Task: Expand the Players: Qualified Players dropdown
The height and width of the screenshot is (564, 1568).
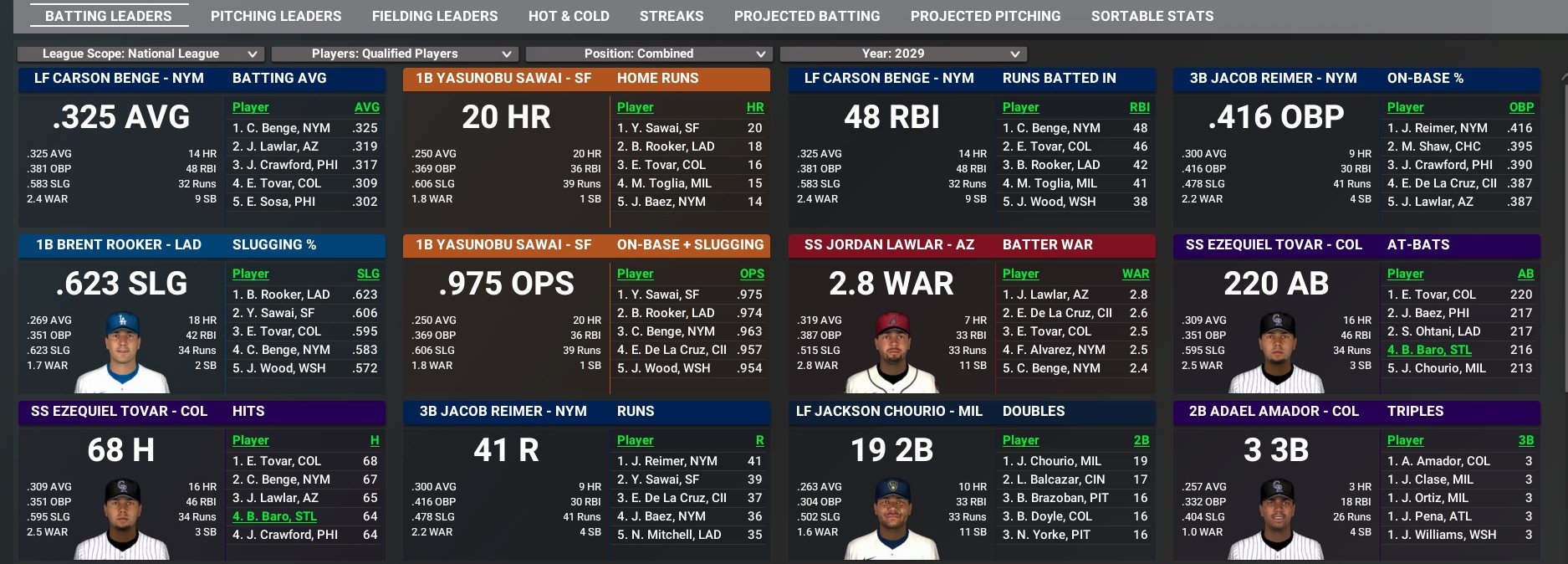Action: click(394, 54)
